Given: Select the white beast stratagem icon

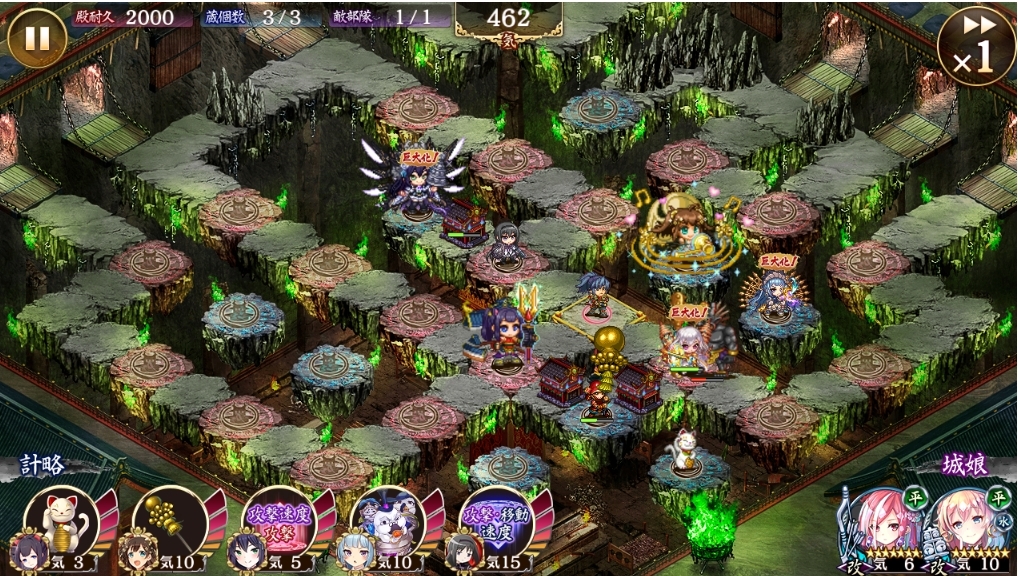Looking at the screenshot, I should 386,518.
